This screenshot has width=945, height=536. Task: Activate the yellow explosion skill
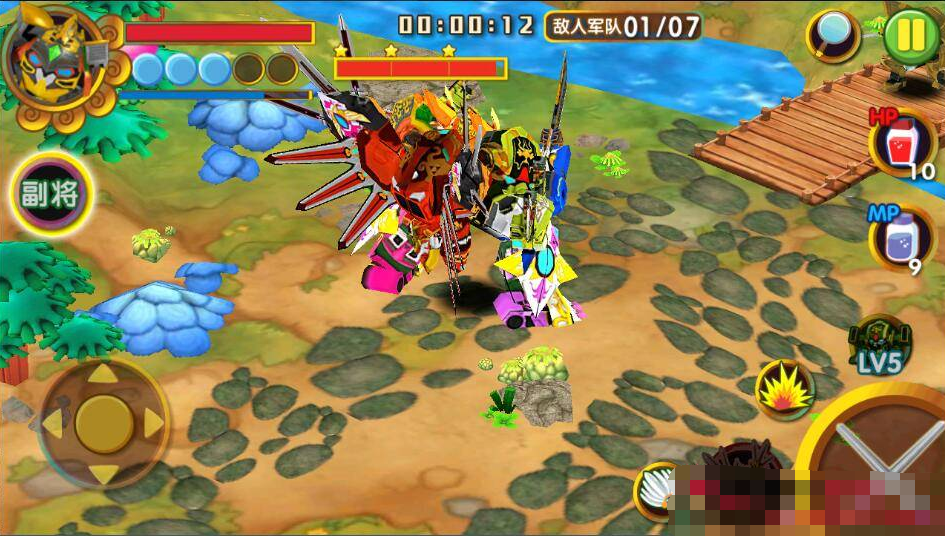(784, 390)
